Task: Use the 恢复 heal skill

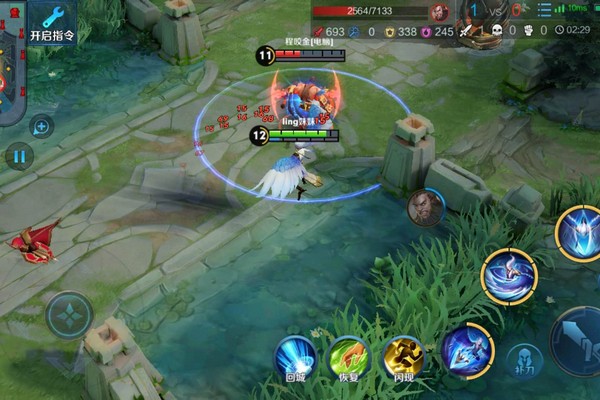Action: pos(350,358)
